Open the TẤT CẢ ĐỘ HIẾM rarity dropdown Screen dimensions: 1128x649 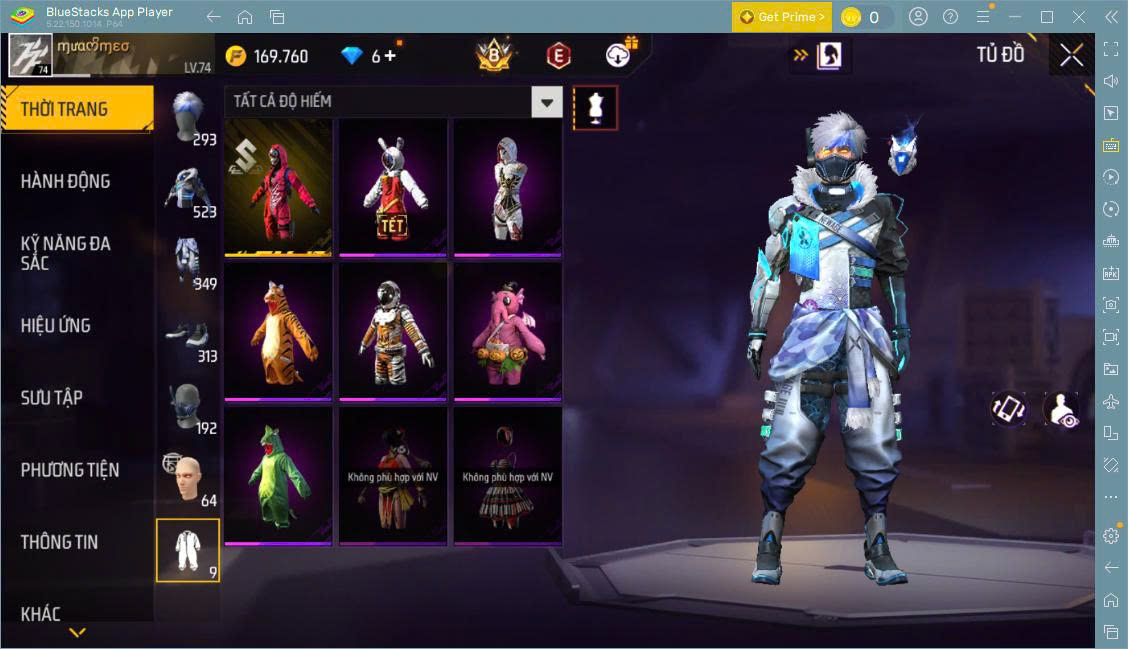click(x=546, y=102)
